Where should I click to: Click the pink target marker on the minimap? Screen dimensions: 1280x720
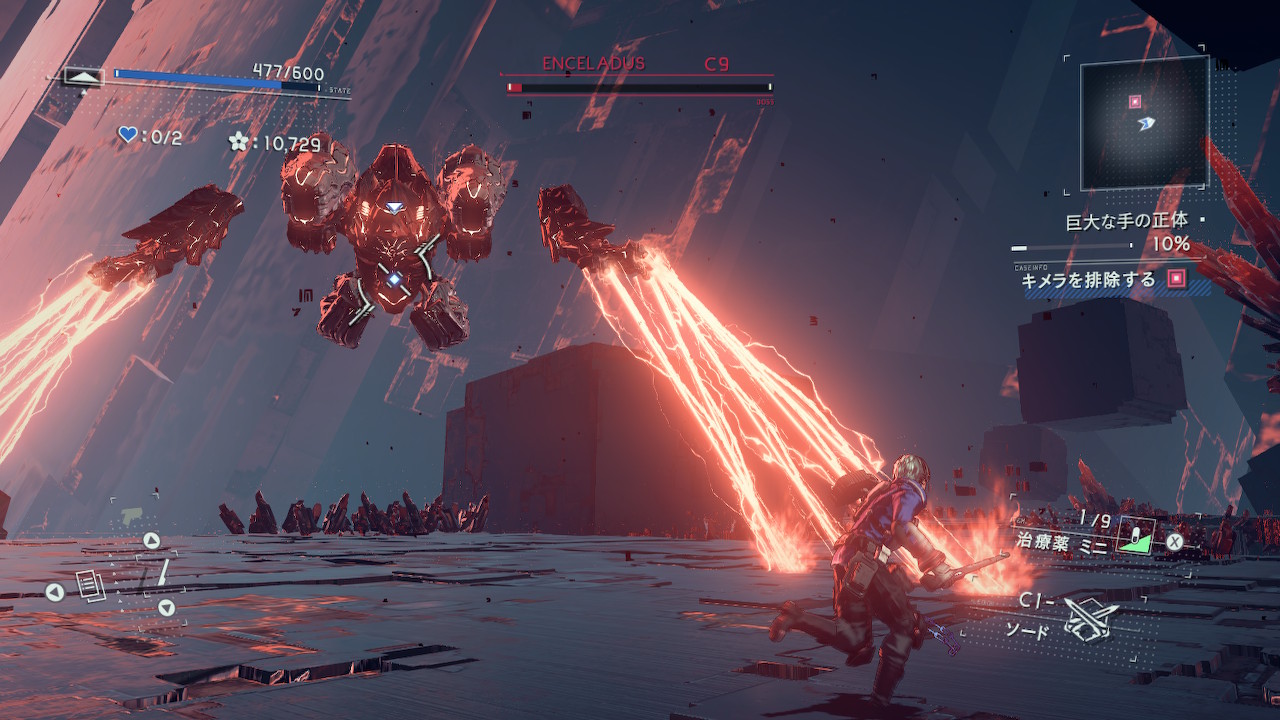point(1135,101)
